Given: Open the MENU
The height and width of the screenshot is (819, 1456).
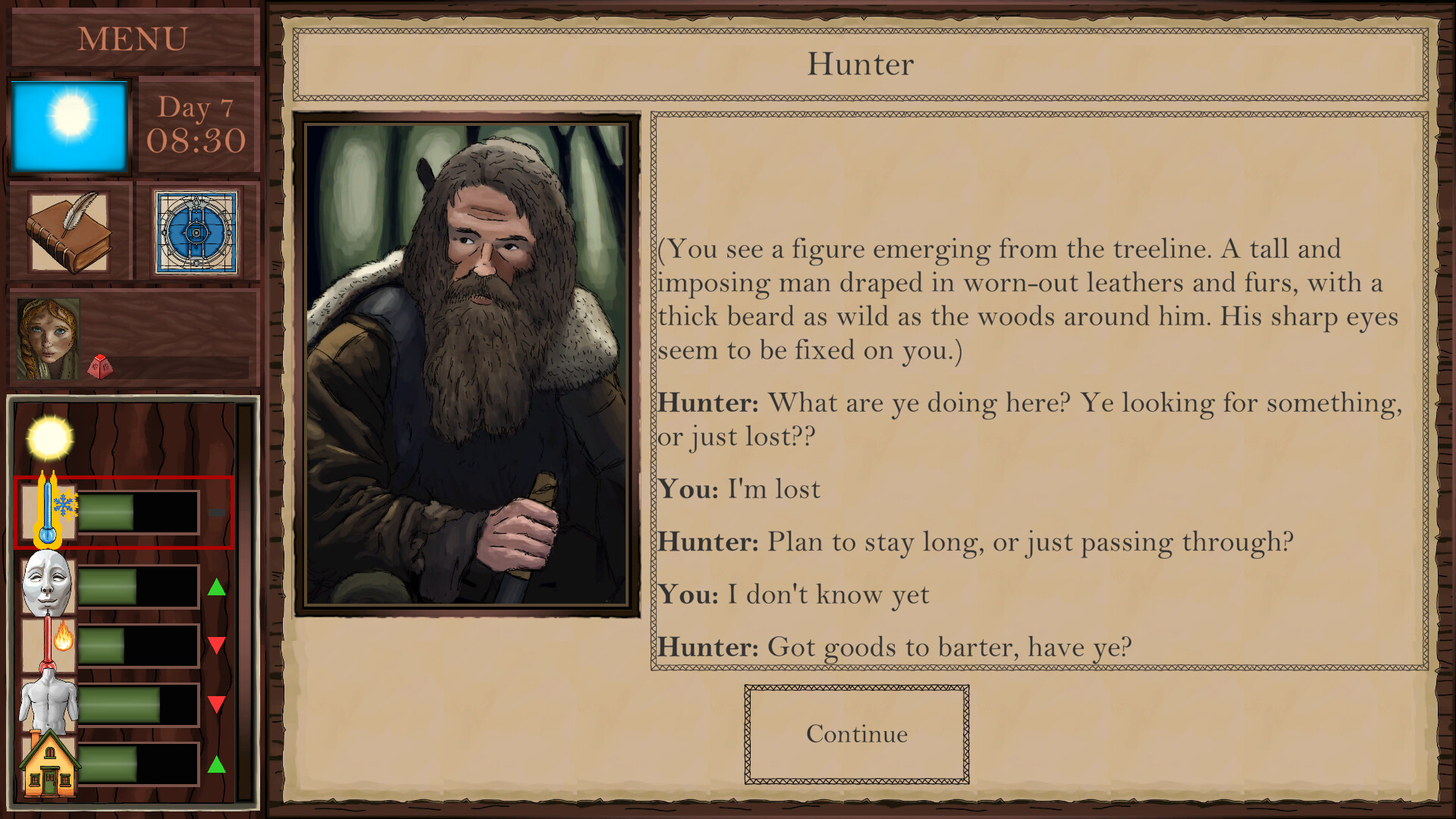Looking at the screenshot, I should (x=133, y=36).
